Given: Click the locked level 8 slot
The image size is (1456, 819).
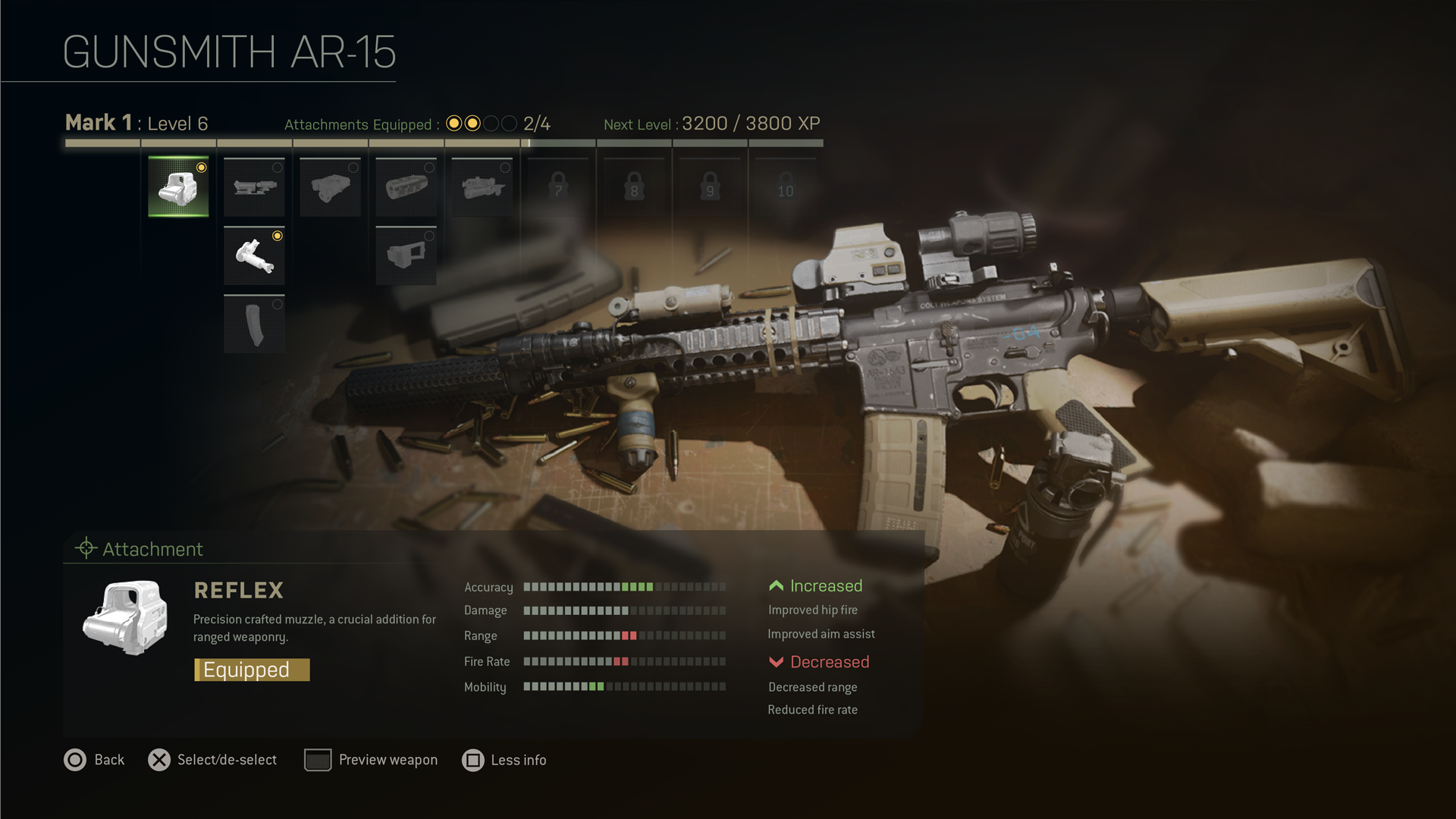Looking at the screenshot, I should pos(634,187).
